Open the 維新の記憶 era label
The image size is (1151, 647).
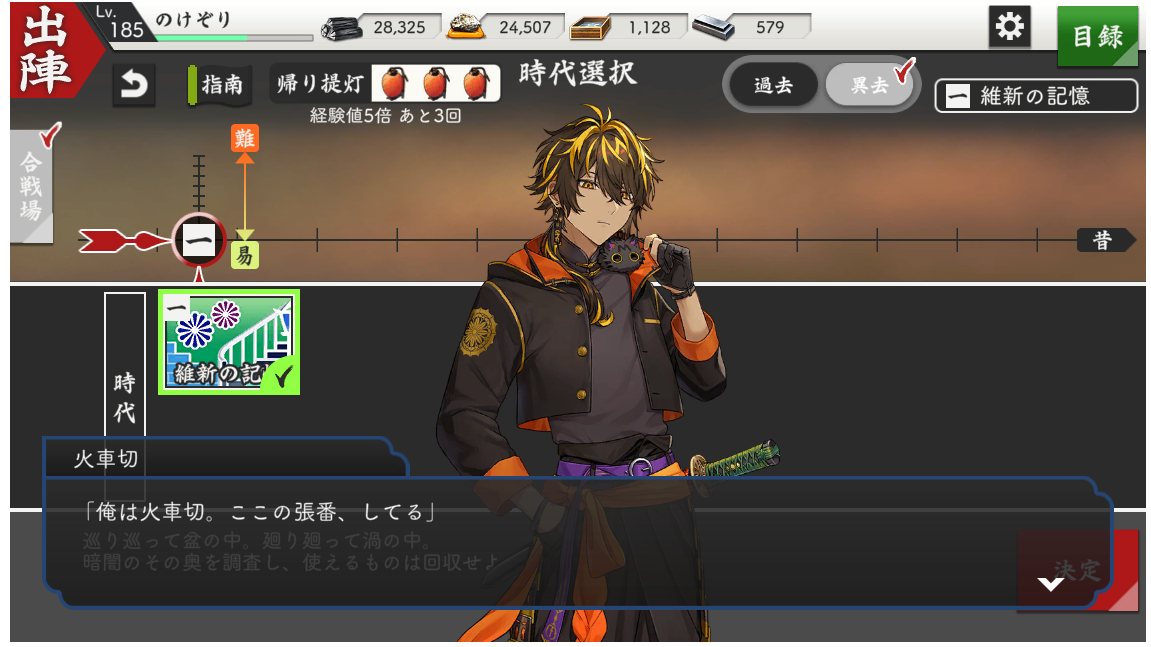click(x=1036, y=96)
